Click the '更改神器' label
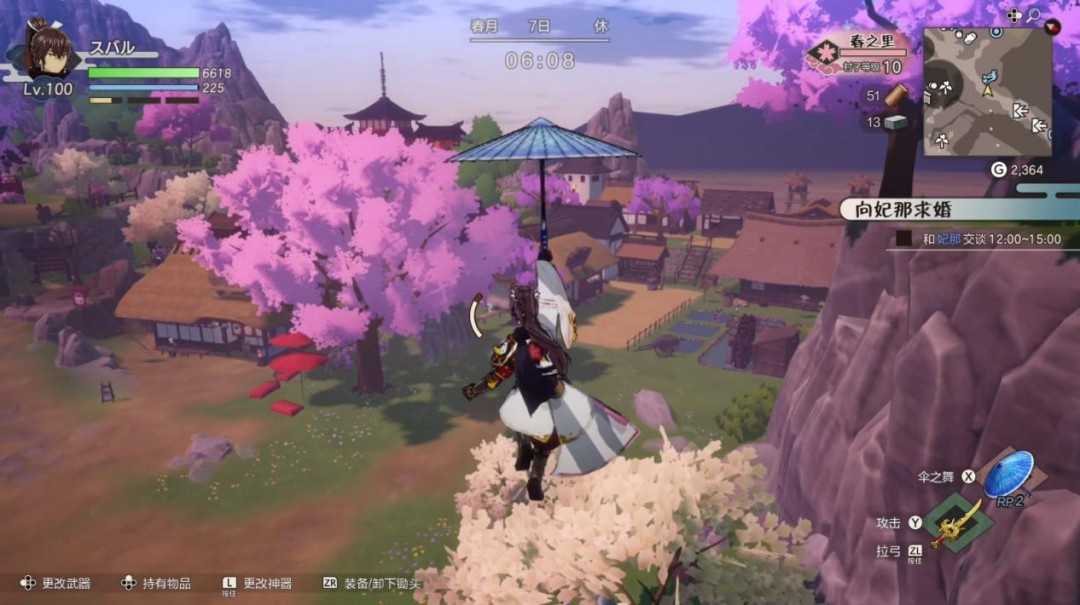Viewport: 1080px width, 605px height. coord(268,583)
